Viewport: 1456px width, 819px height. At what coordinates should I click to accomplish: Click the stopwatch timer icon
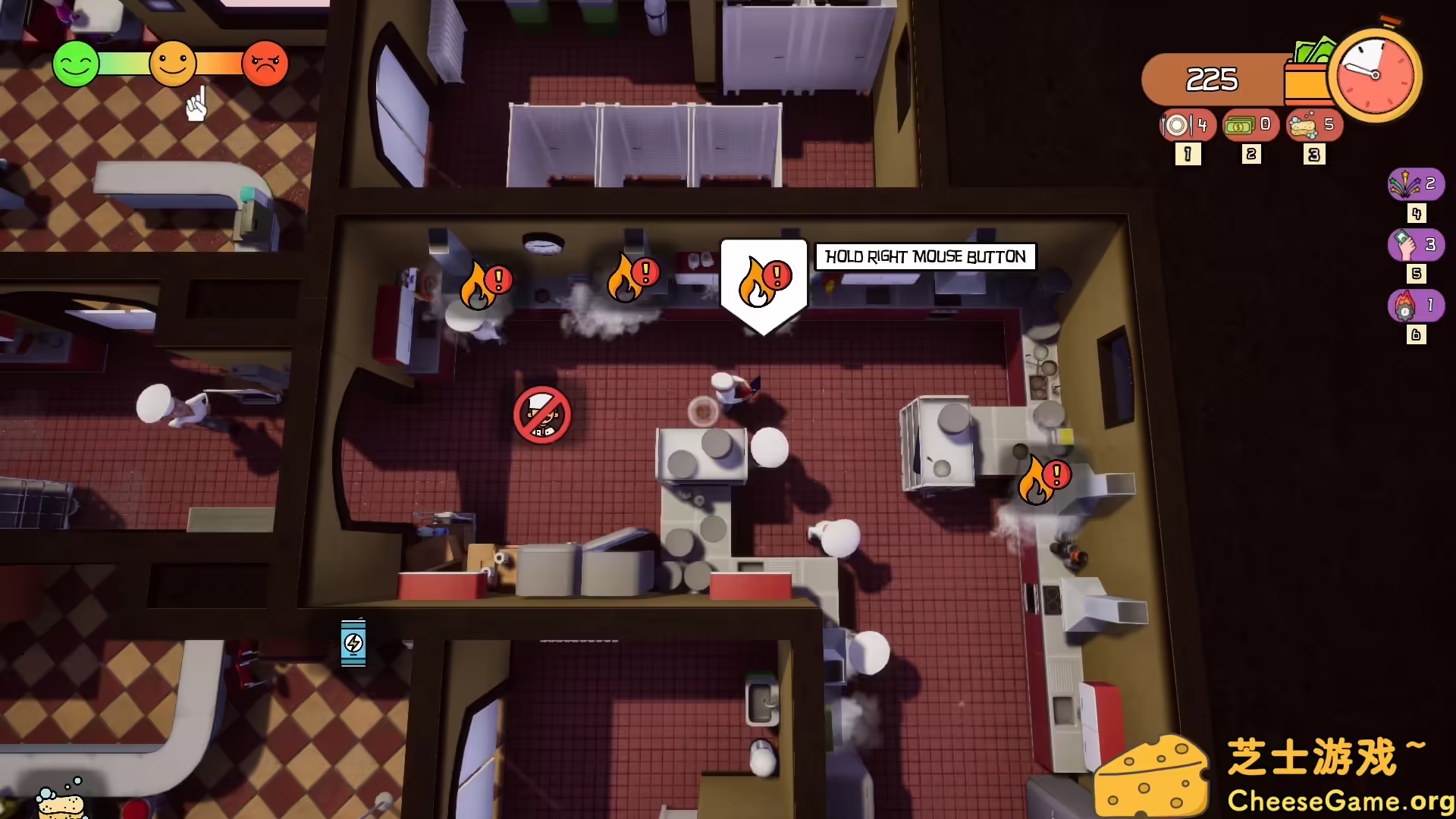pyautogui.click(x=1375, y=75)
